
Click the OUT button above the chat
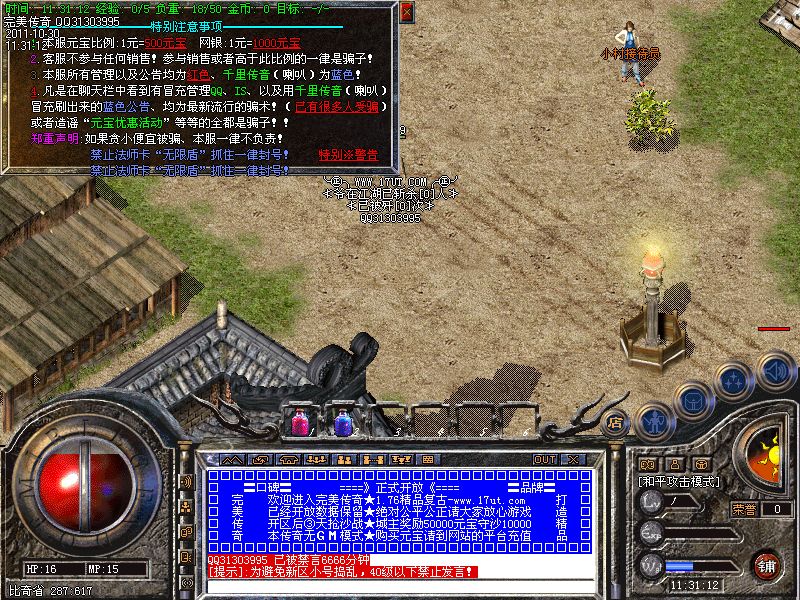click(x=544, y=459)
